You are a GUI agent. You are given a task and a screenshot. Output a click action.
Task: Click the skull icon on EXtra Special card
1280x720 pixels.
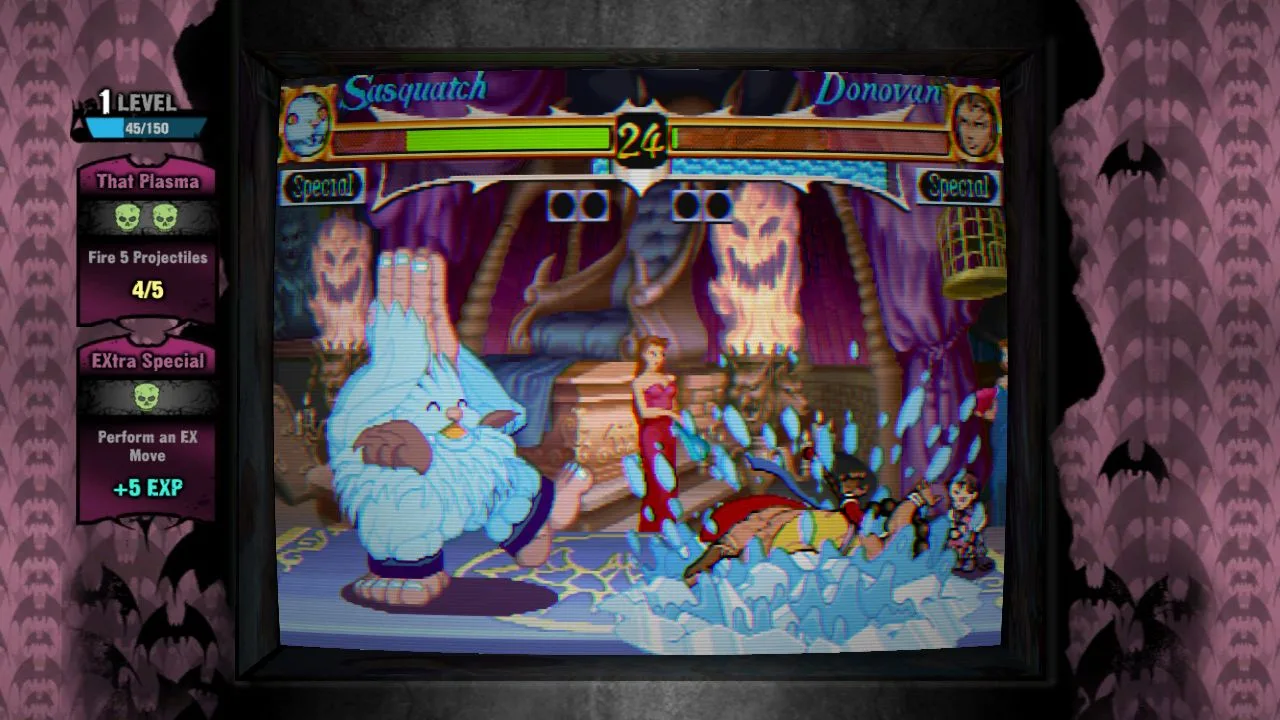[147, 398]
